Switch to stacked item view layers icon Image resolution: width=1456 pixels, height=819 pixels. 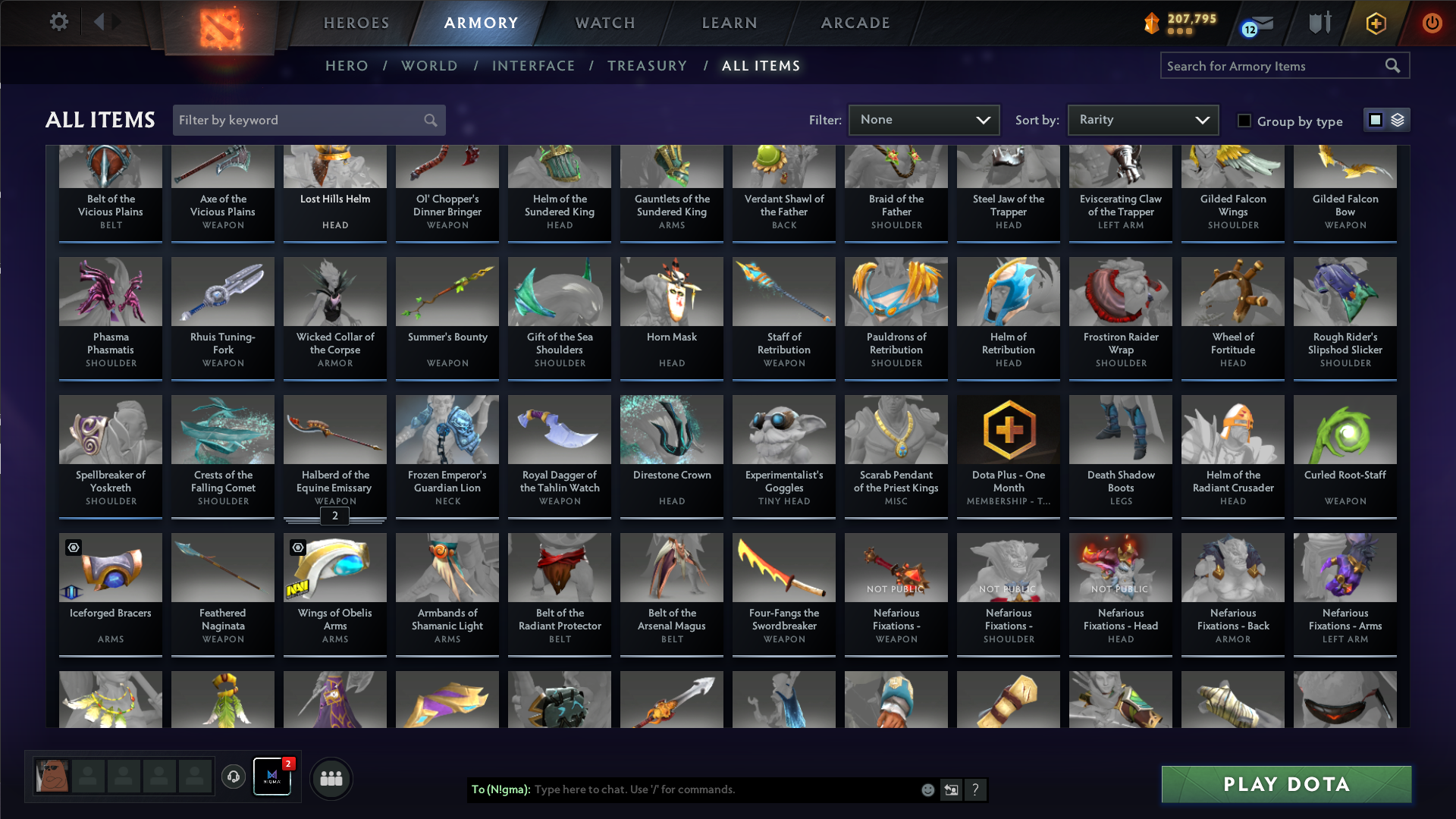tap(1398, 120)
